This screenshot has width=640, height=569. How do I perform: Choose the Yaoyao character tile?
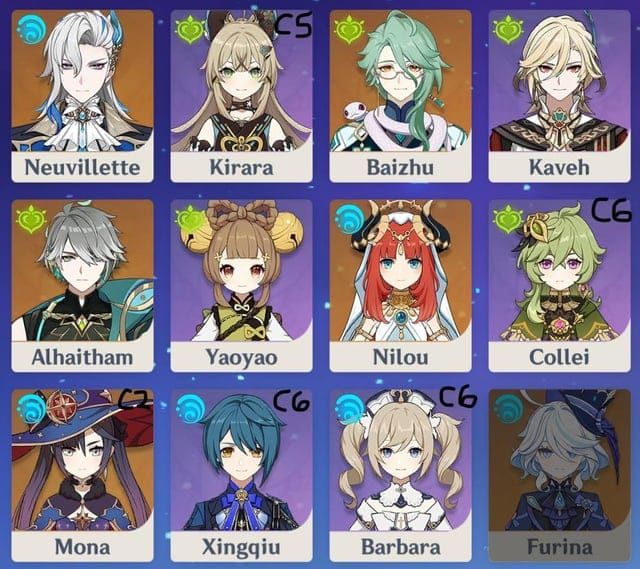point(241,284)
